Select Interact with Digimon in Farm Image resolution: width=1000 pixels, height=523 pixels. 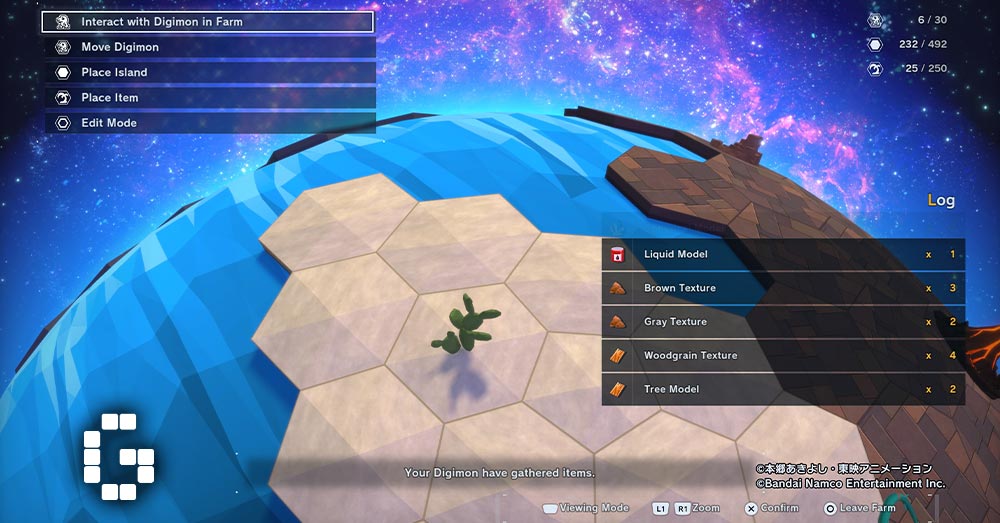click(x=208, y=21)
